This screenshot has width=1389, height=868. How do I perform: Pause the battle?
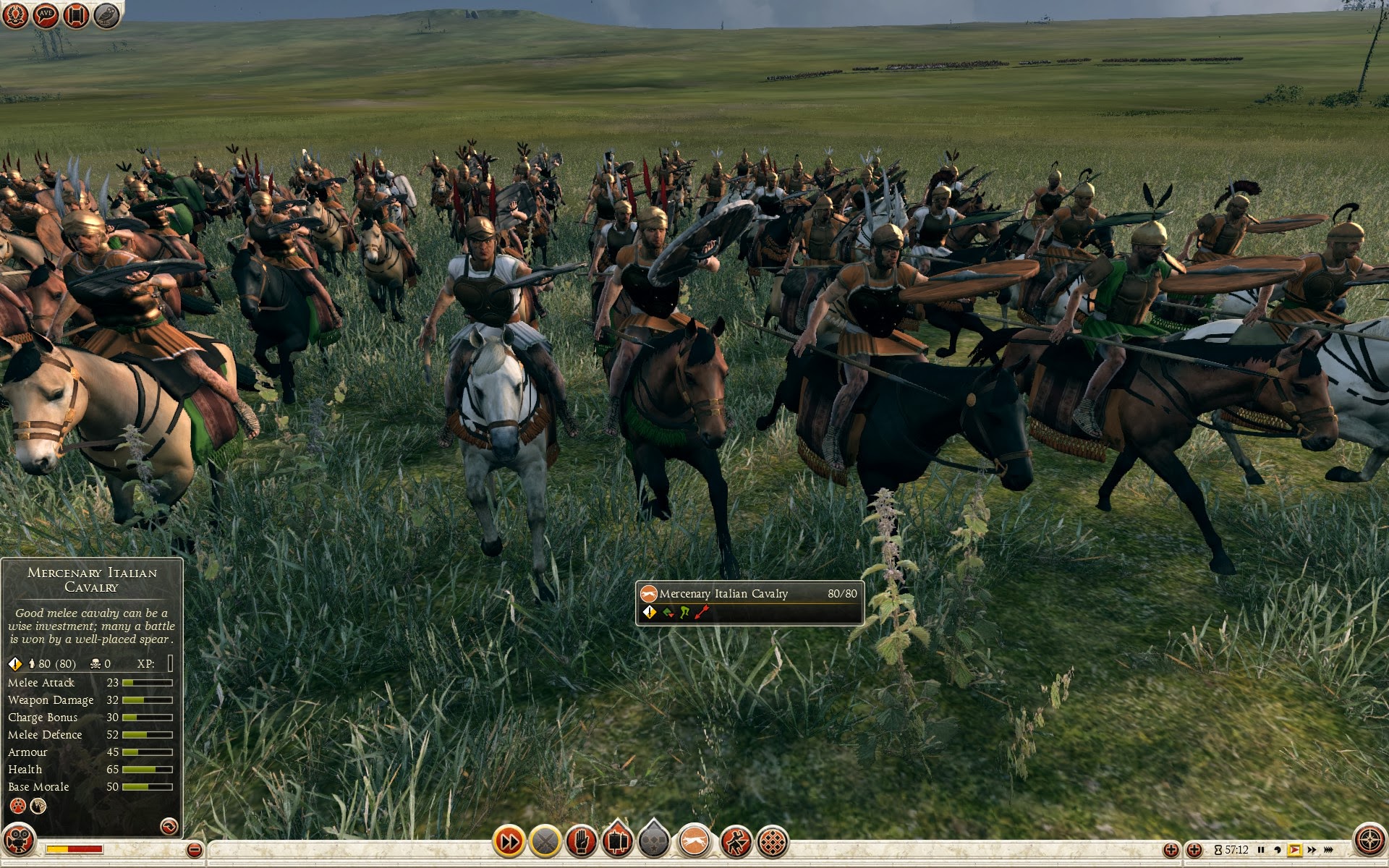point(1261,850)
